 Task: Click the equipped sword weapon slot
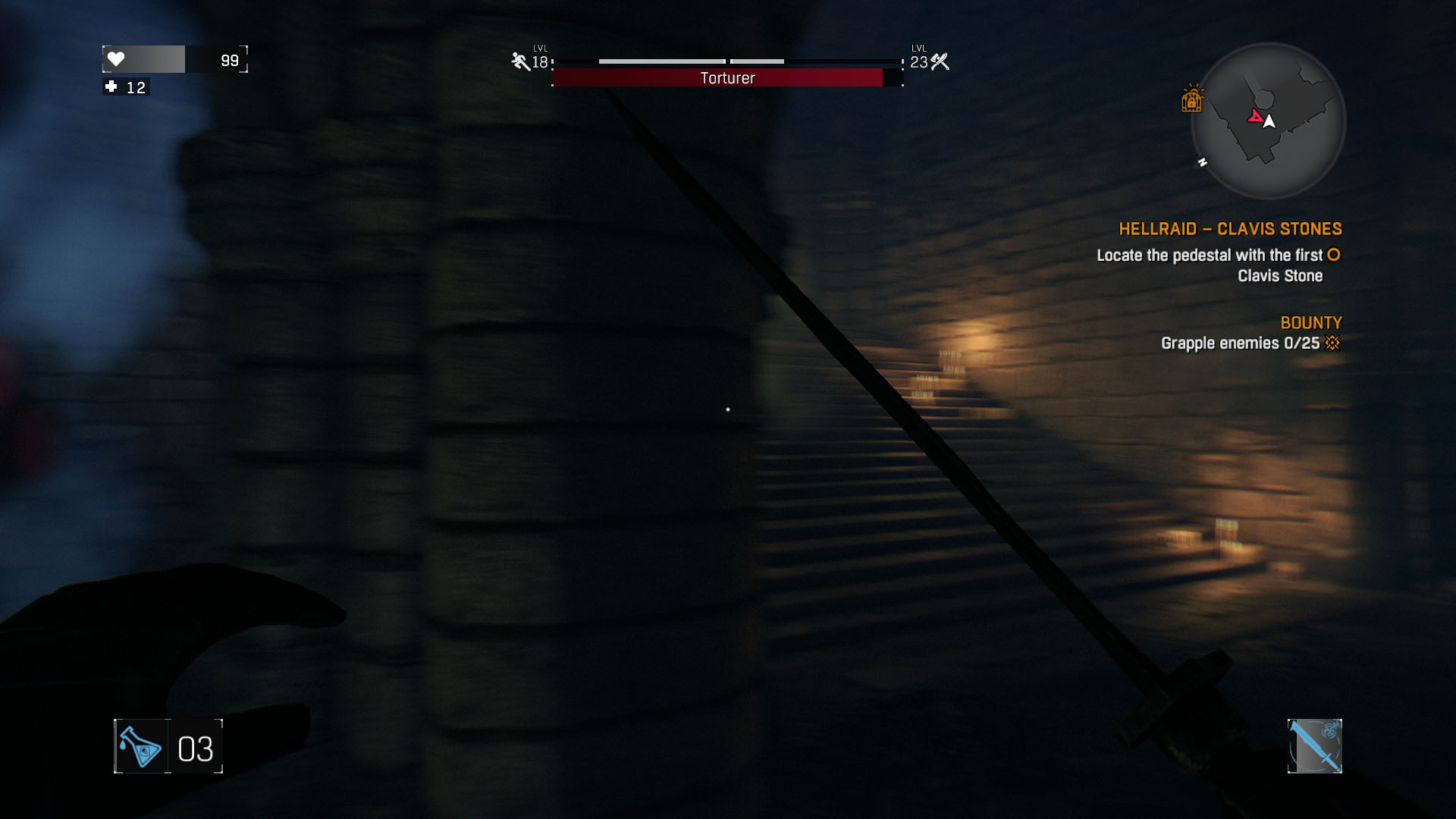1314,746
